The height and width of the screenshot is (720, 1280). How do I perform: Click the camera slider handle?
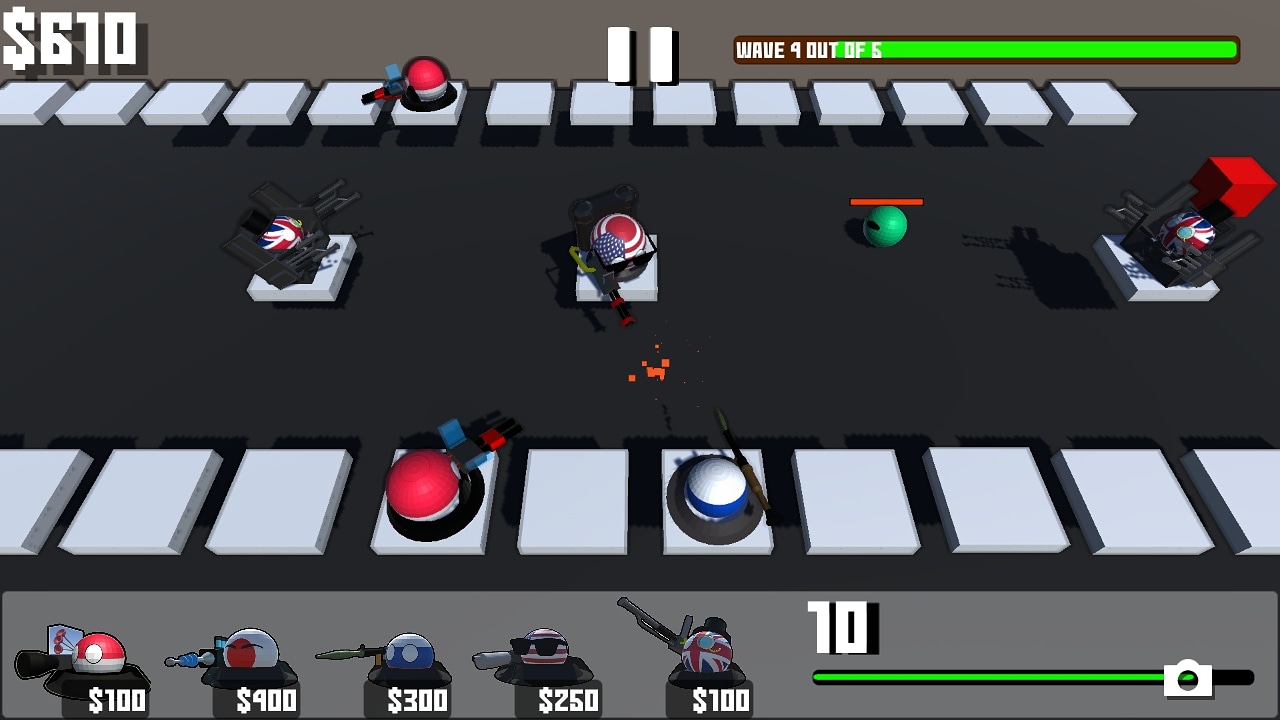pos(1187,678)
